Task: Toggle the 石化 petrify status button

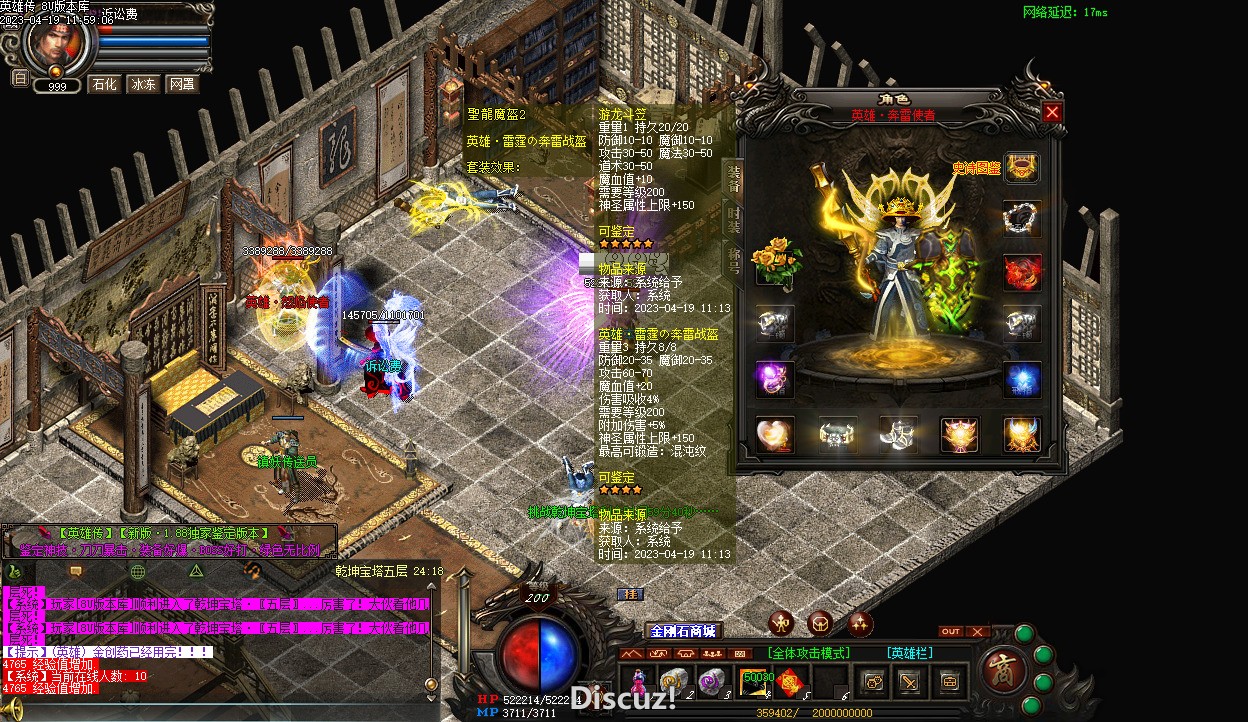Action: click(x=104, y=84)
